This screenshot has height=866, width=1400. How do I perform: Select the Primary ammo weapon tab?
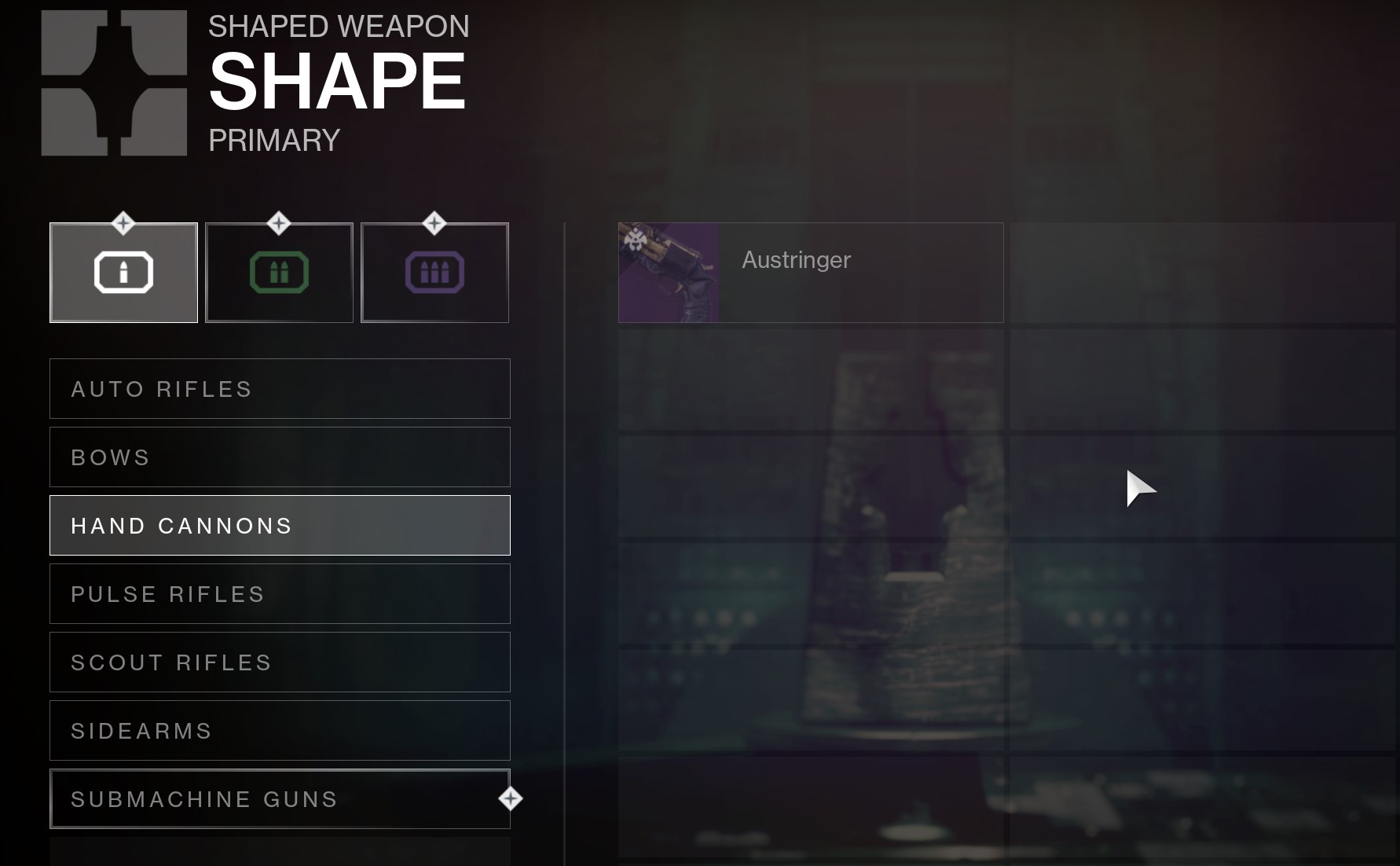click(x=123, y=273)
